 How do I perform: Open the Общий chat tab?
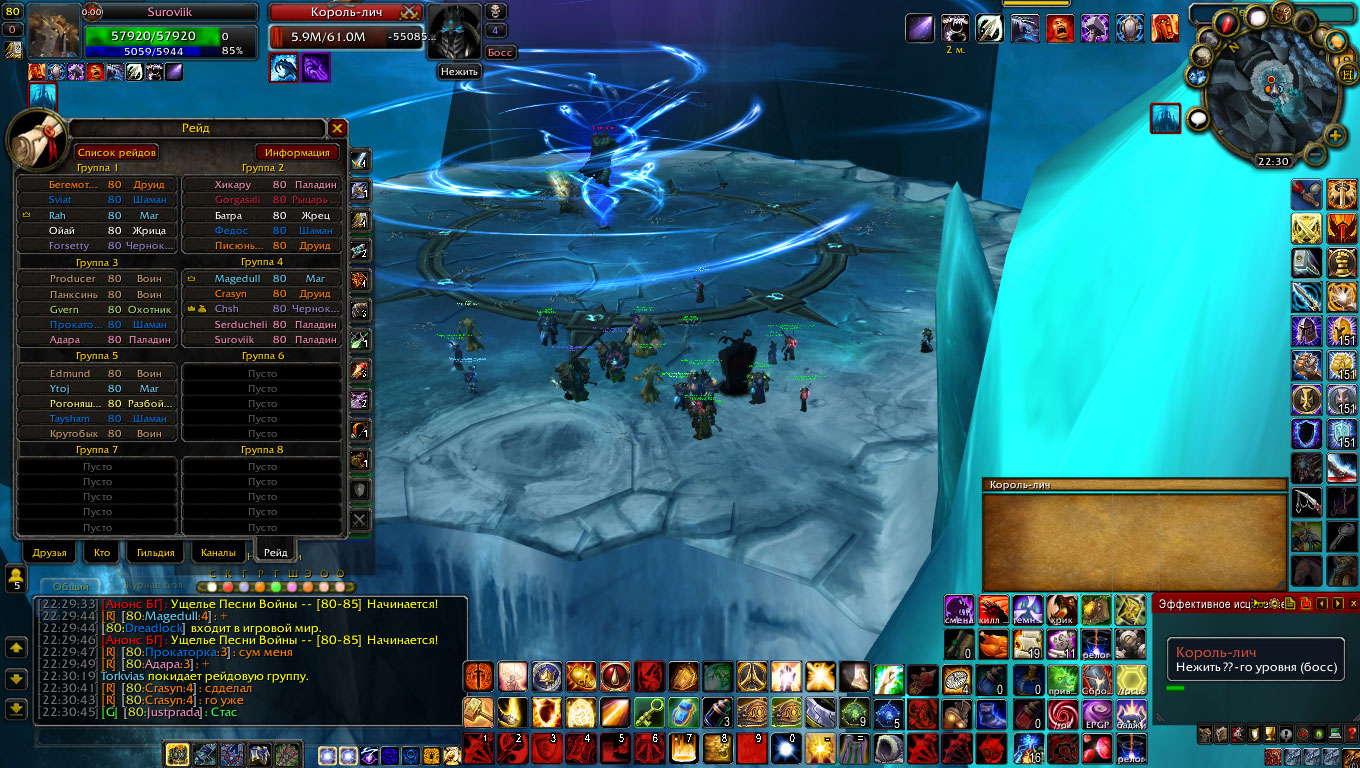[x=70, y=587]
